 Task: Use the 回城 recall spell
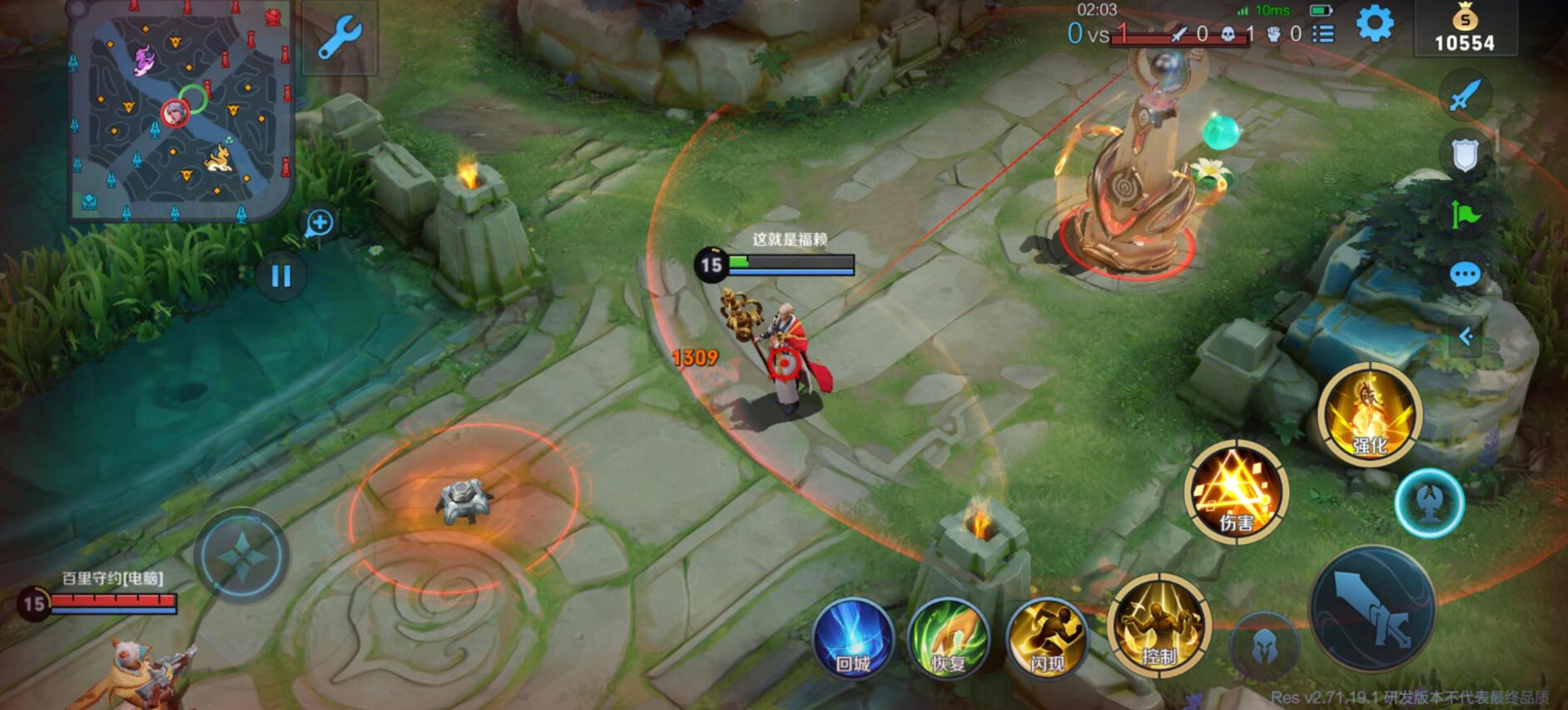(853, 638)
